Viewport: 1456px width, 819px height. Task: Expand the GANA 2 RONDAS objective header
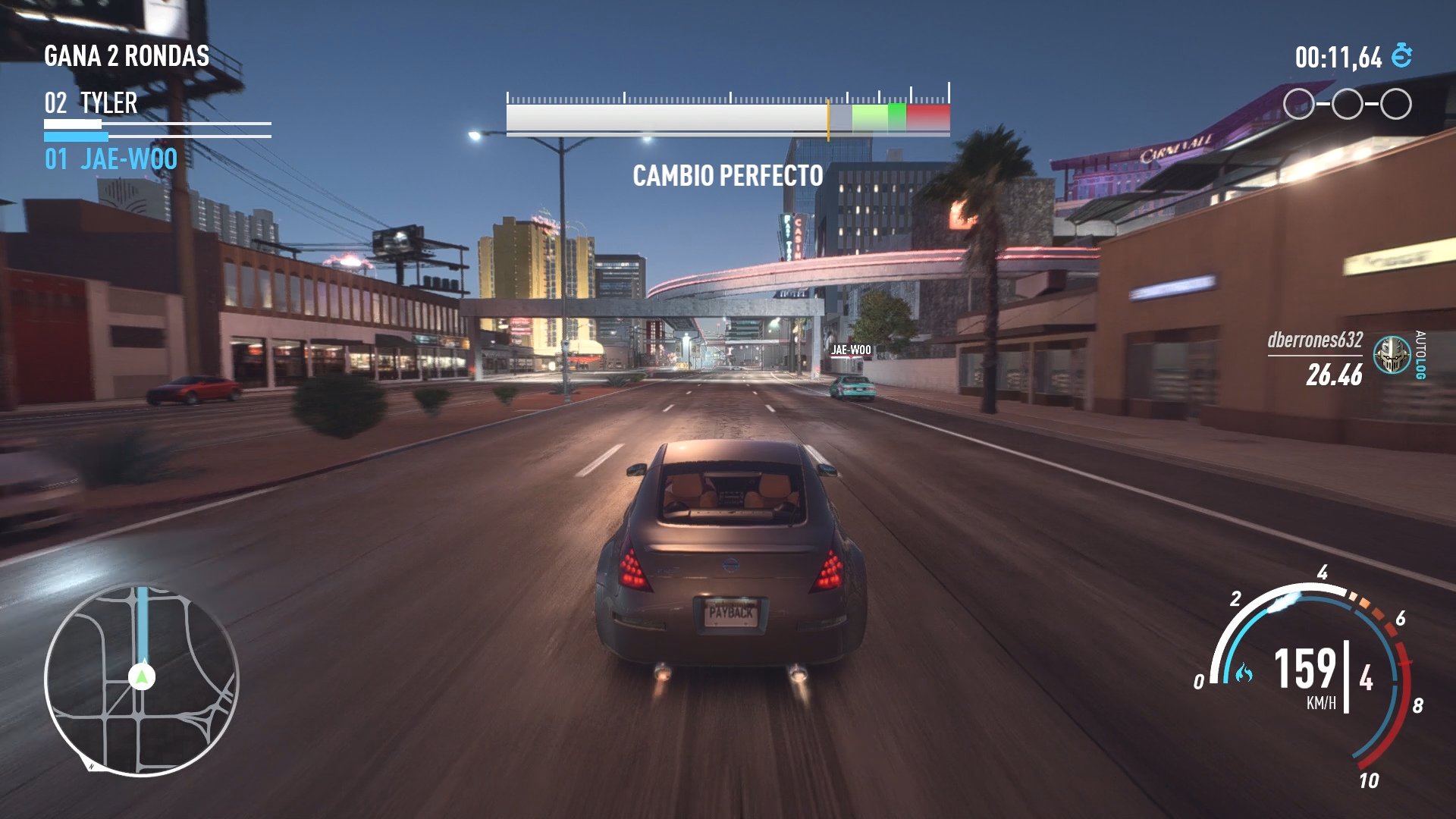[x=126, y=55]
